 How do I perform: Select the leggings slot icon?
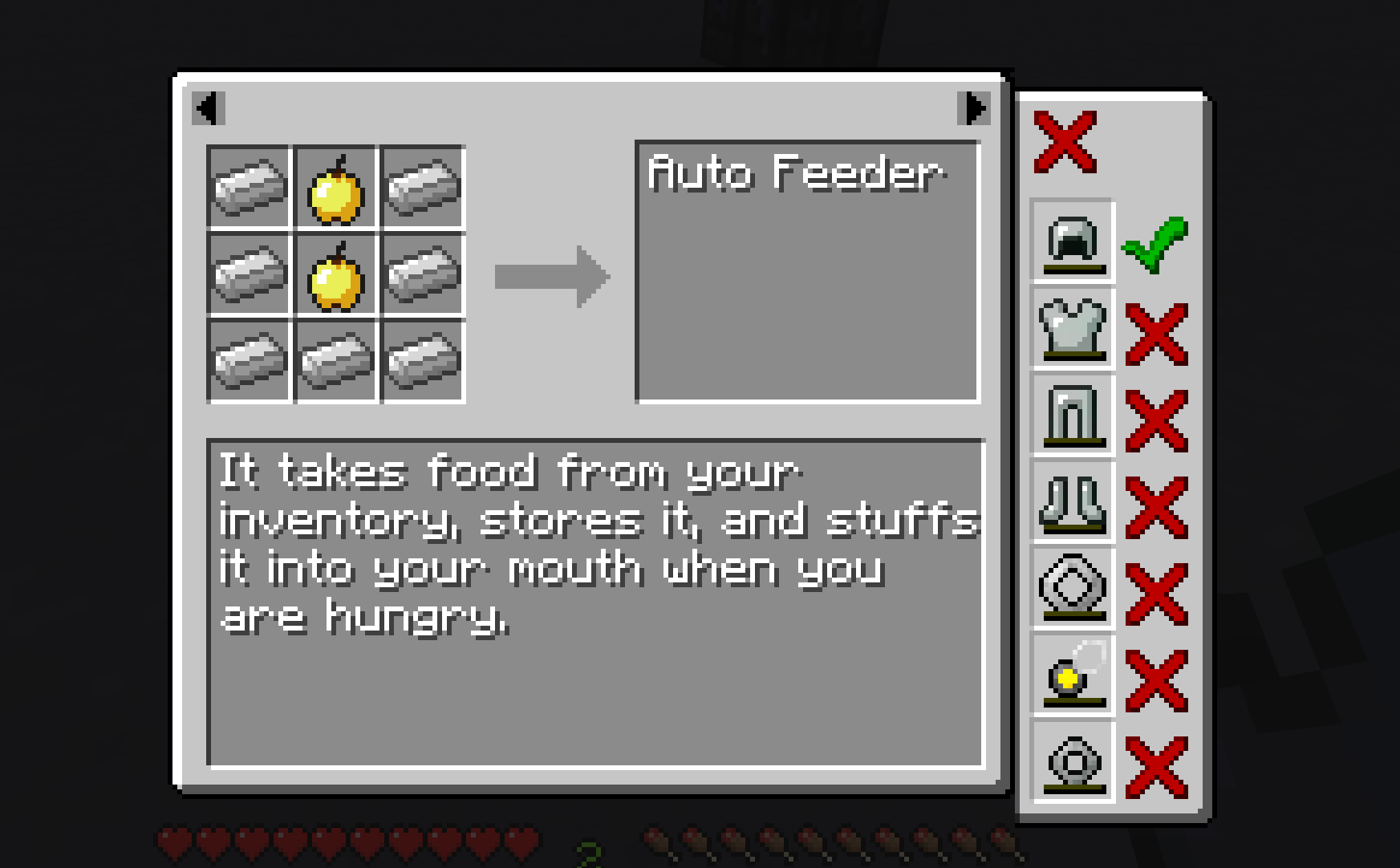[1073, 415]
